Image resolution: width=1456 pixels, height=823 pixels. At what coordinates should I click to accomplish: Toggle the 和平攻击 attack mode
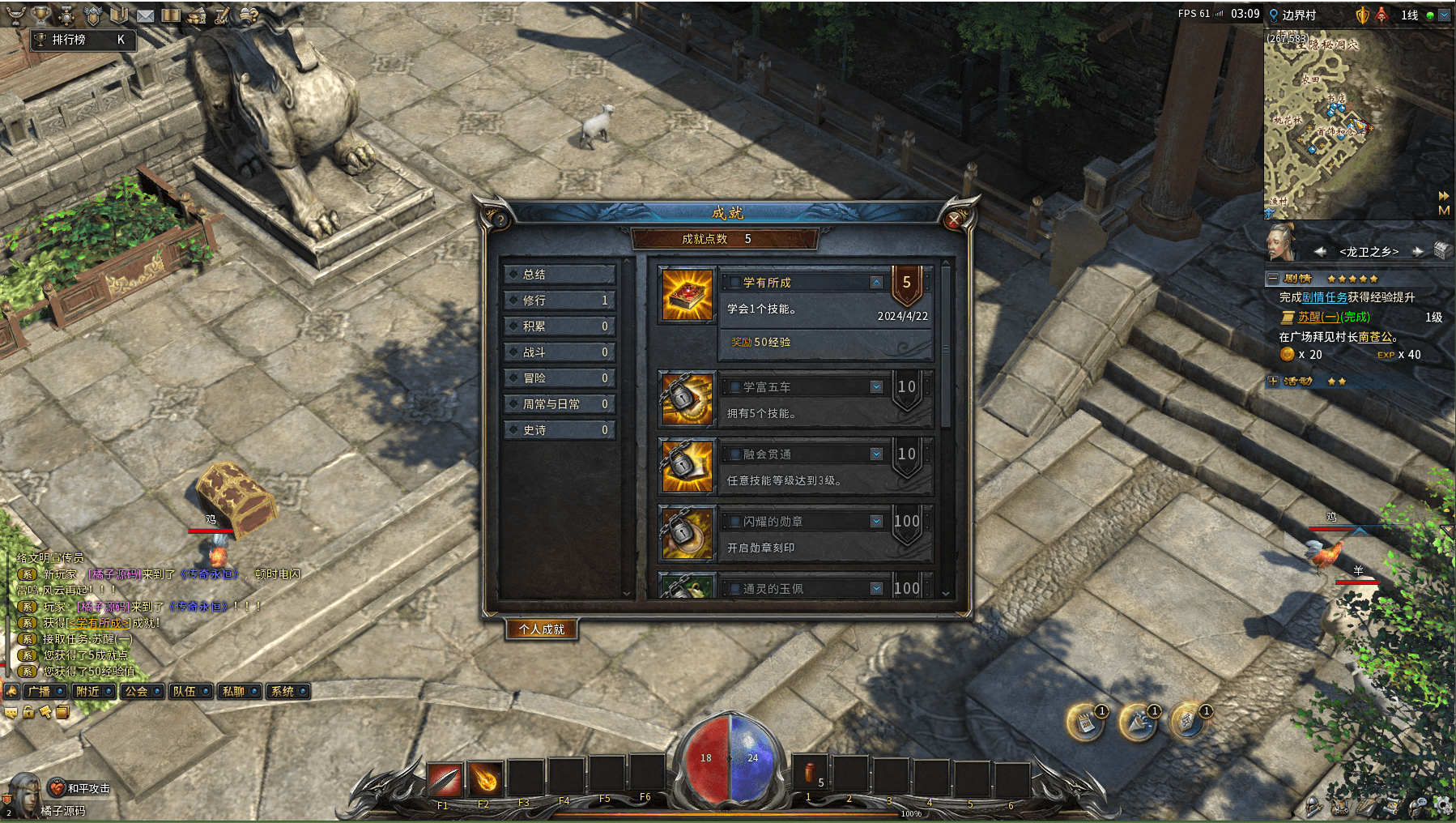[x=79, y=788]
